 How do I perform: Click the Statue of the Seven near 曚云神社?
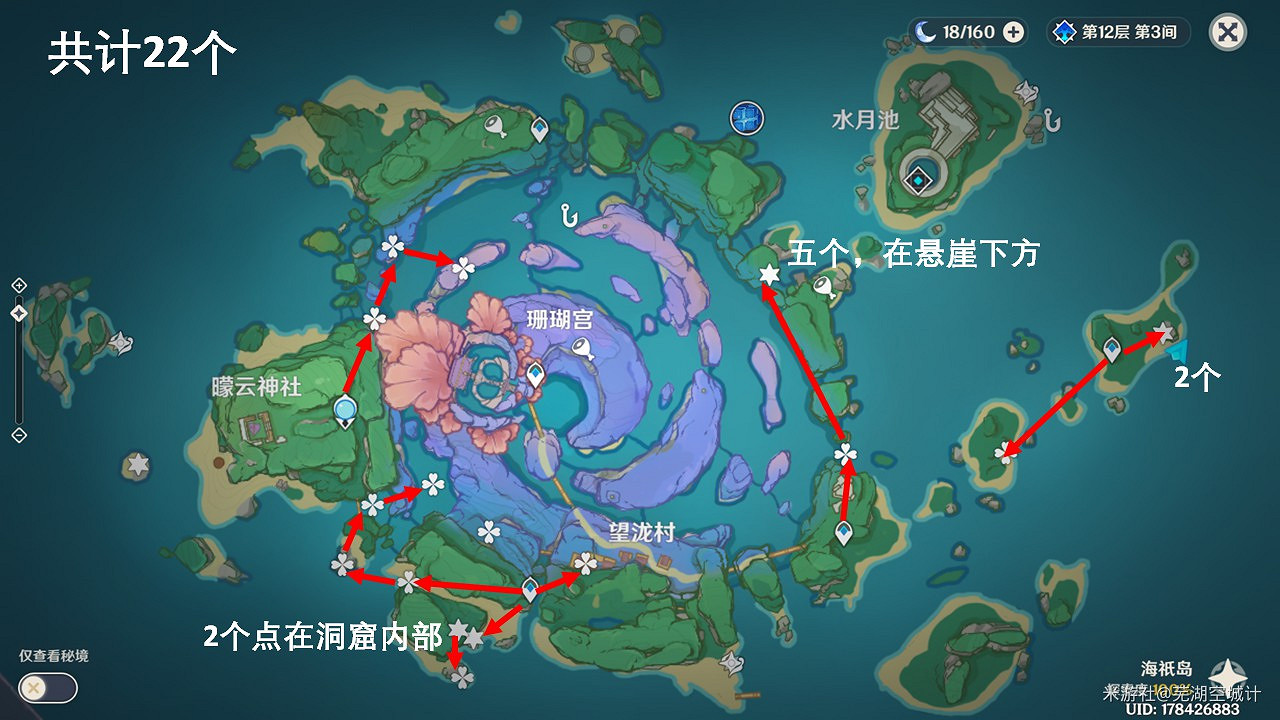[x=345, y=410]
